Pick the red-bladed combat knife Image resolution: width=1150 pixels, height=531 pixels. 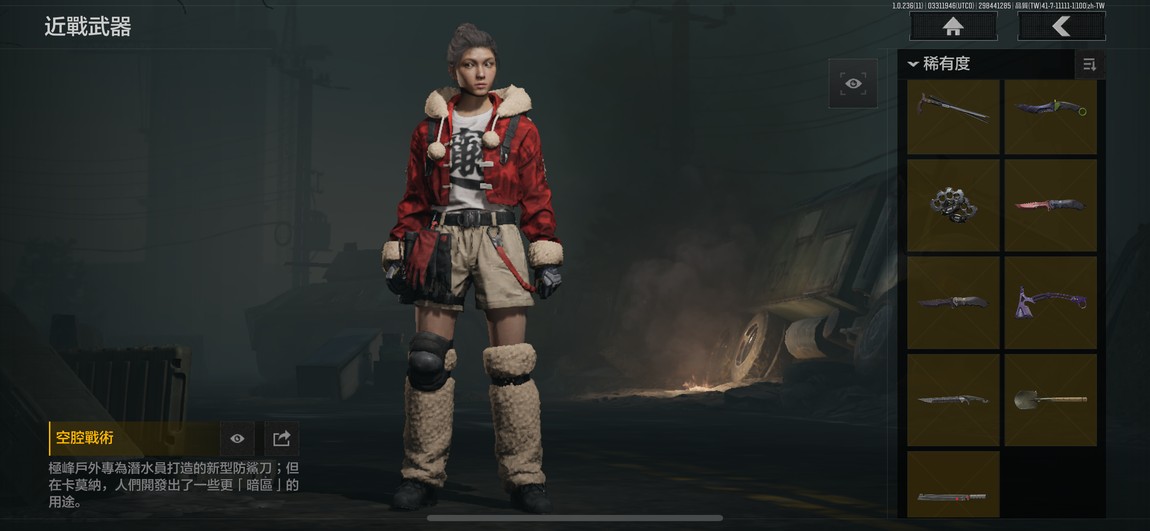1050,205
